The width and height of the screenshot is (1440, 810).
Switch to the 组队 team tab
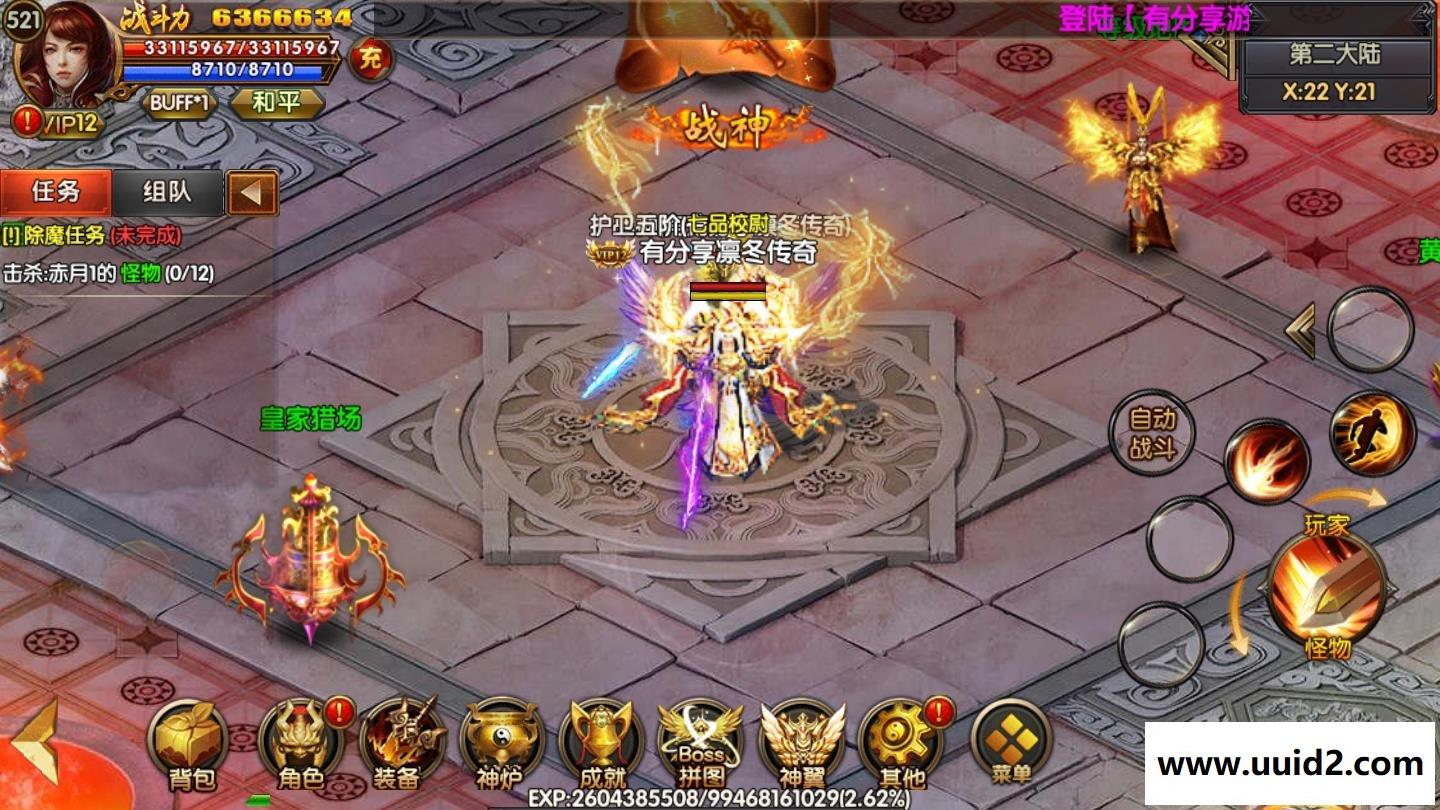click(x=167, y=191)
